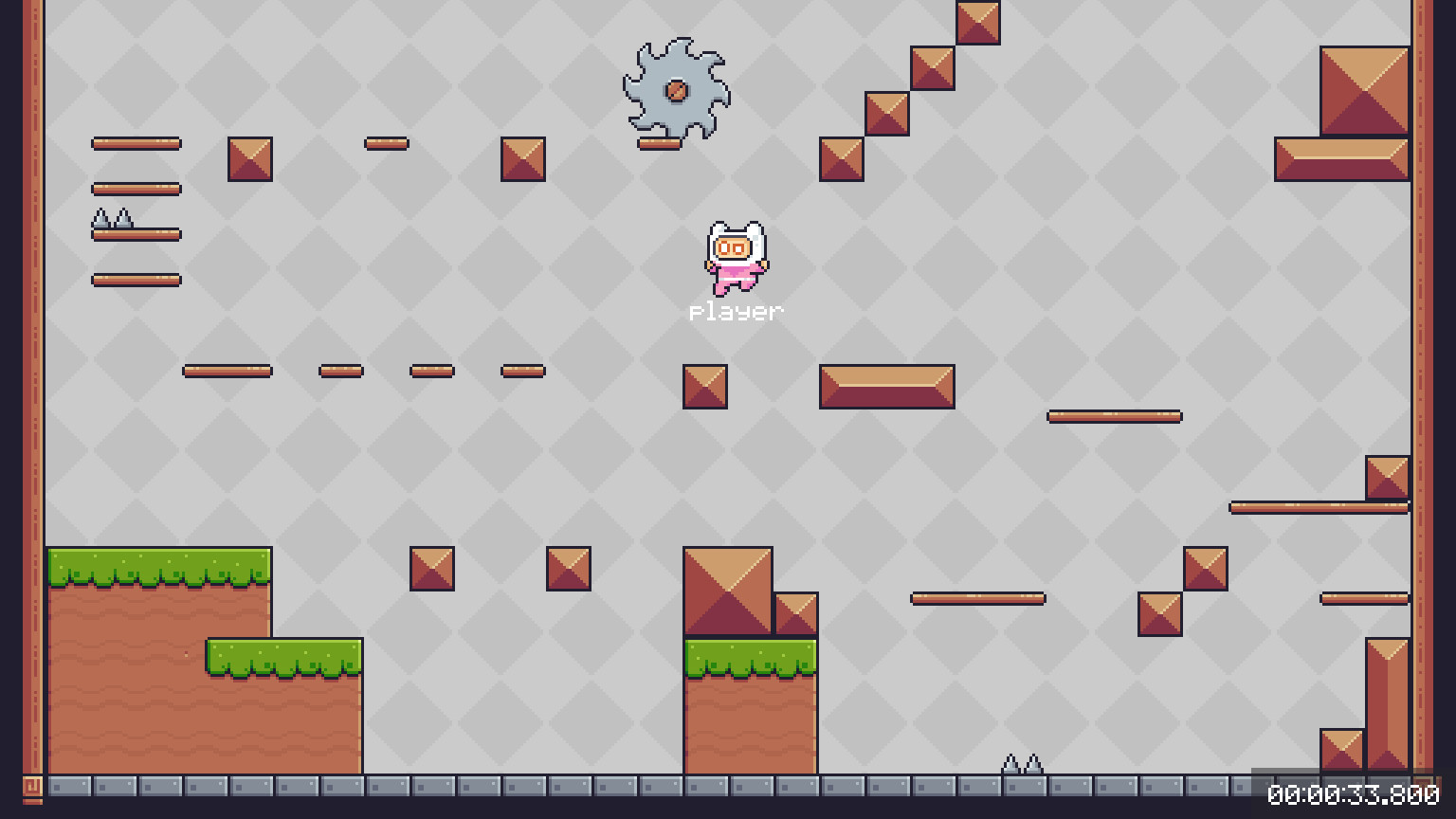Viewport: 1456px width, 819px height.
Task: Click the wide bordered platform right of the player
Action: pyautogui.click(x=886, y=386)
